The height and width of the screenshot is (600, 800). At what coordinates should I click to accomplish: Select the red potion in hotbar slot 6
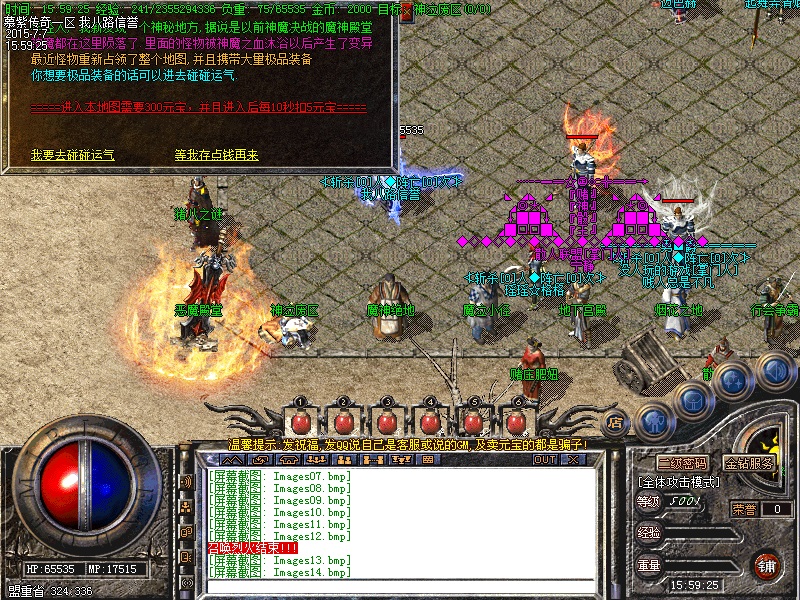517,420
